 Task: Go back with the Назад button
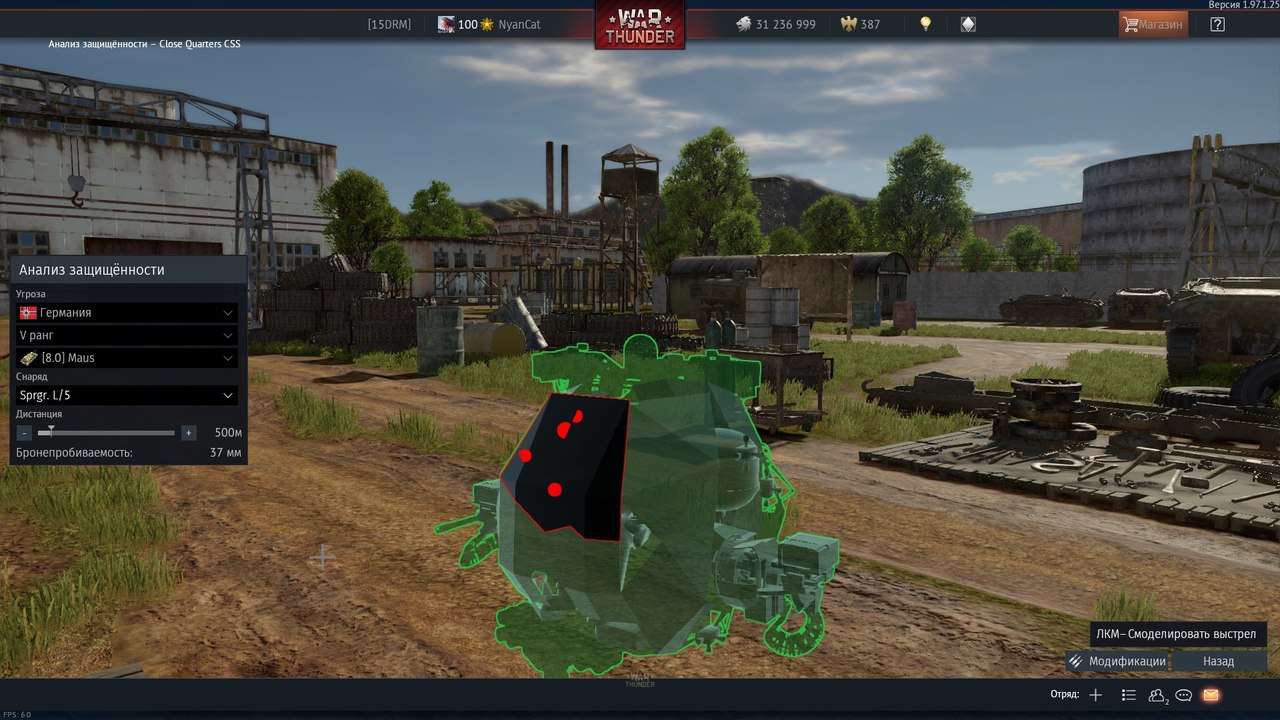[1218, 661]
